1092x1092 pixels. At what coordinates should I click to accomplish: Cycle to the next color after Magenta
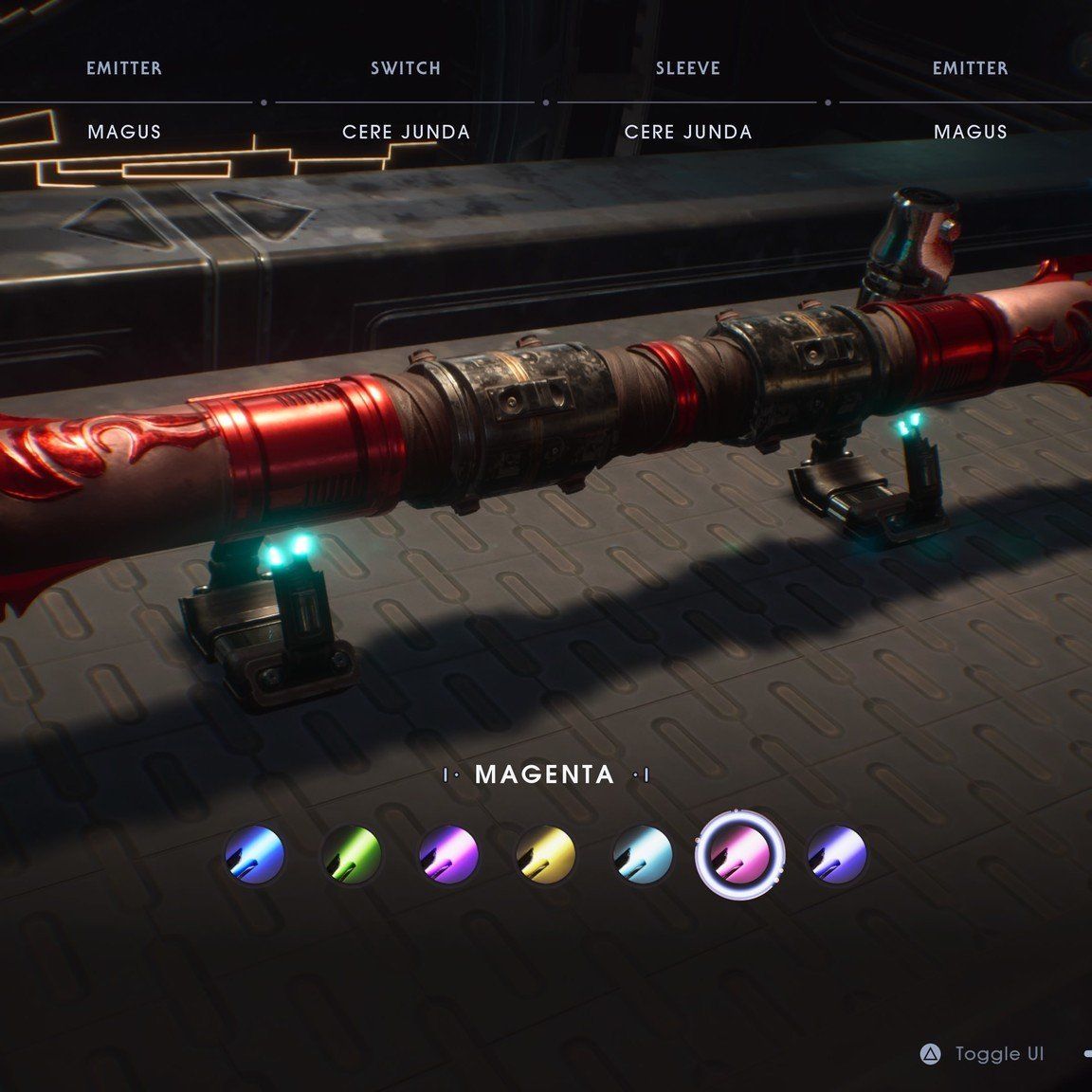(x=642, y=776)
